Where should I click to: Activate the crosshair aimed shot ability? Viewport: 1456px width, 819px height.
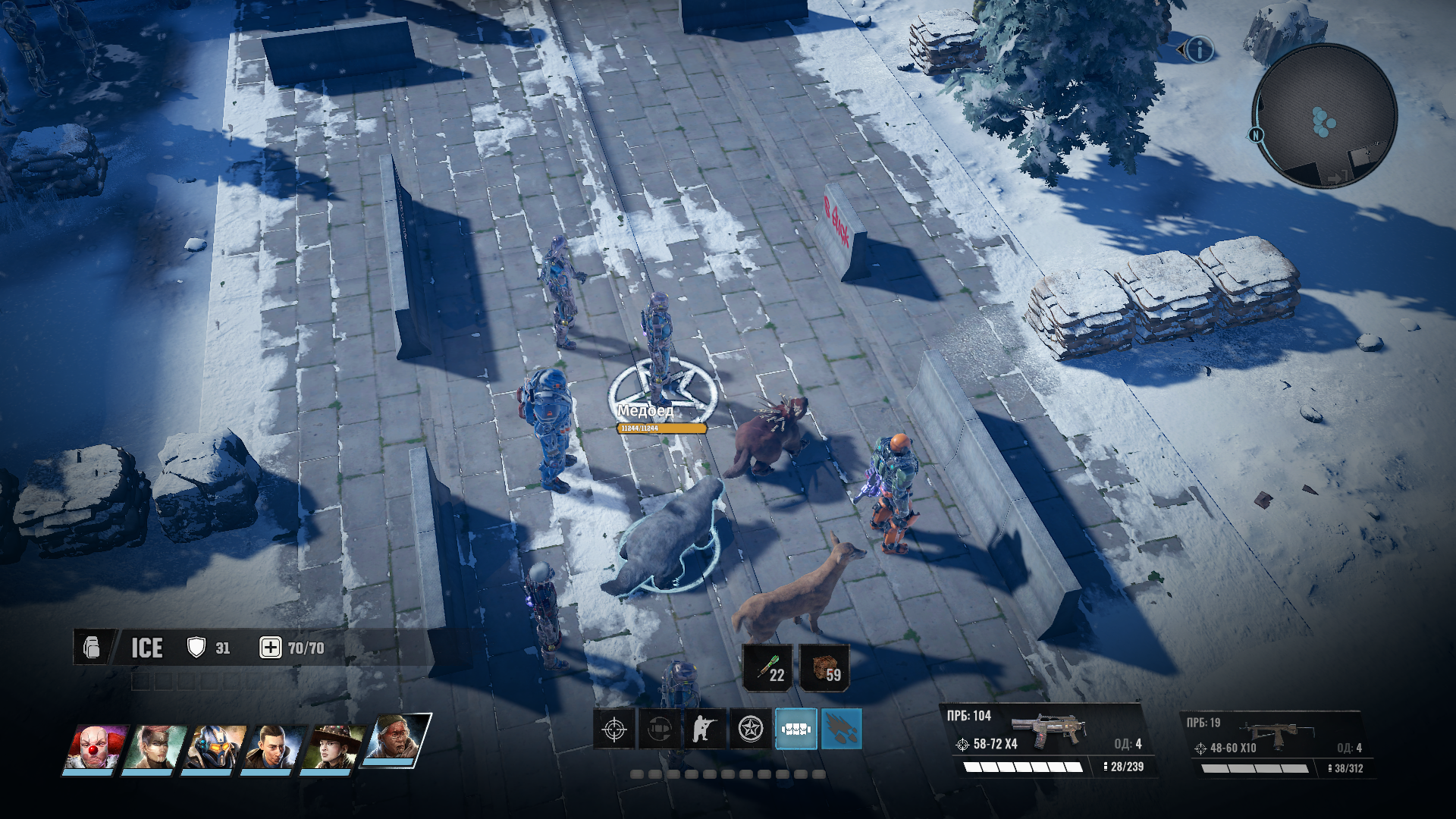tap(613, 730)
